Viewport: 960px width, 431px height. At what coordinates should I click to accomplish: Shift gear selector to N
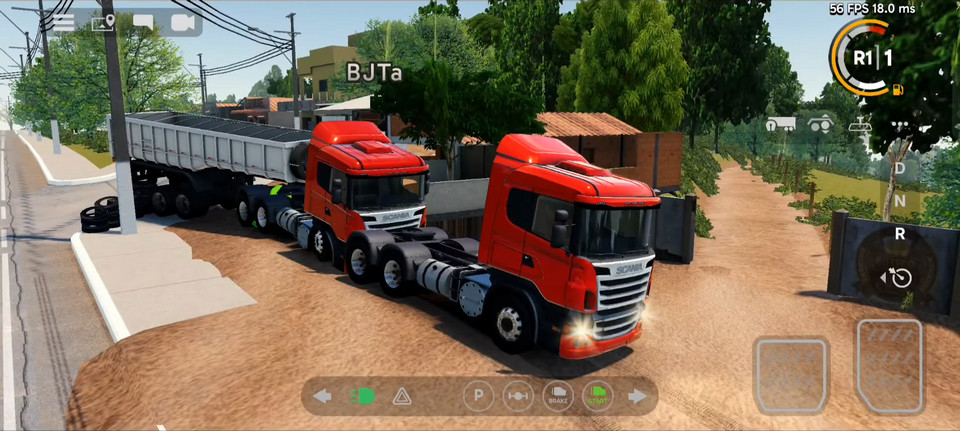(899, 201)
